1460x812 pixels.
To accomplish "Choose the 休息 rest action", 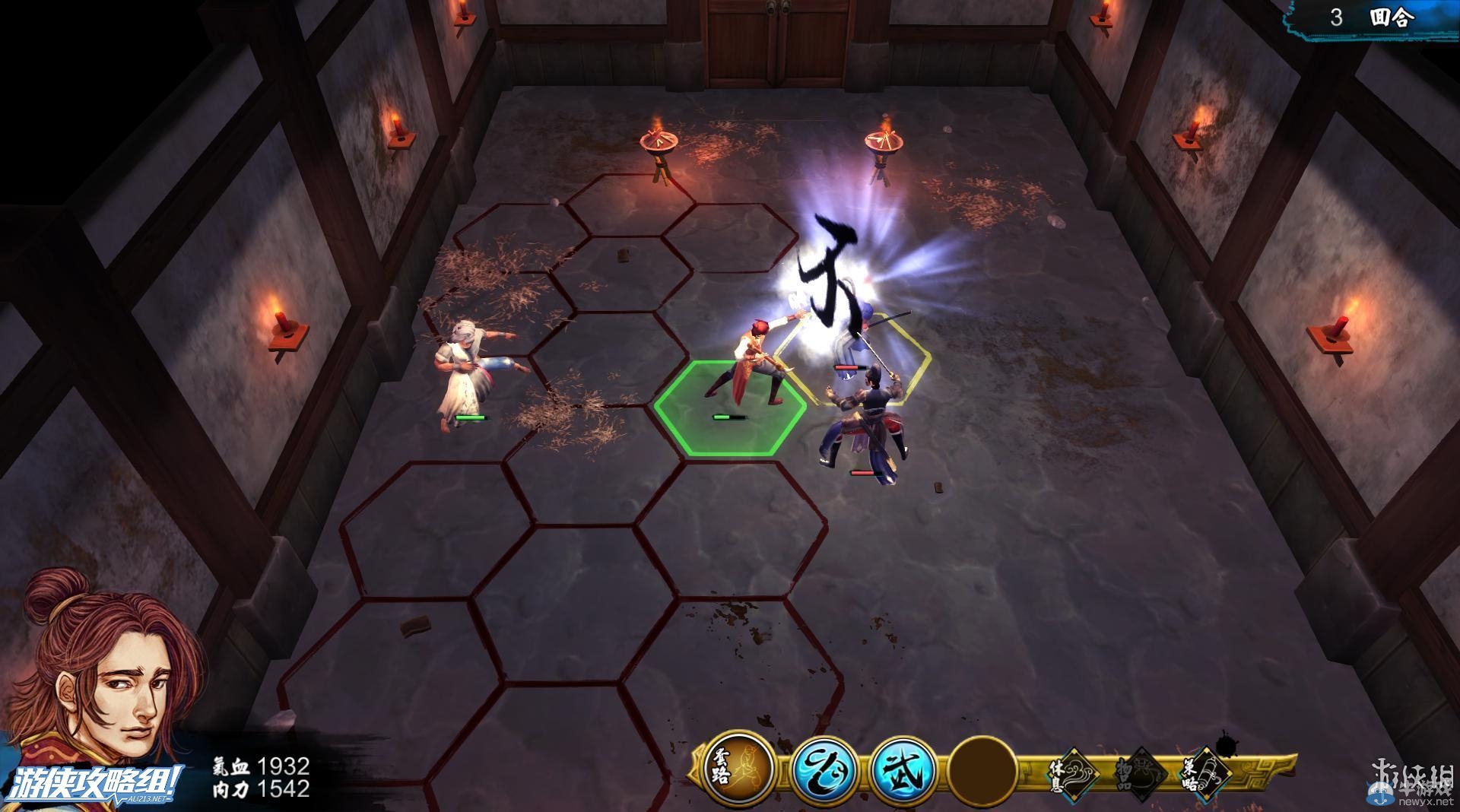I will (x=1072, y=773).
